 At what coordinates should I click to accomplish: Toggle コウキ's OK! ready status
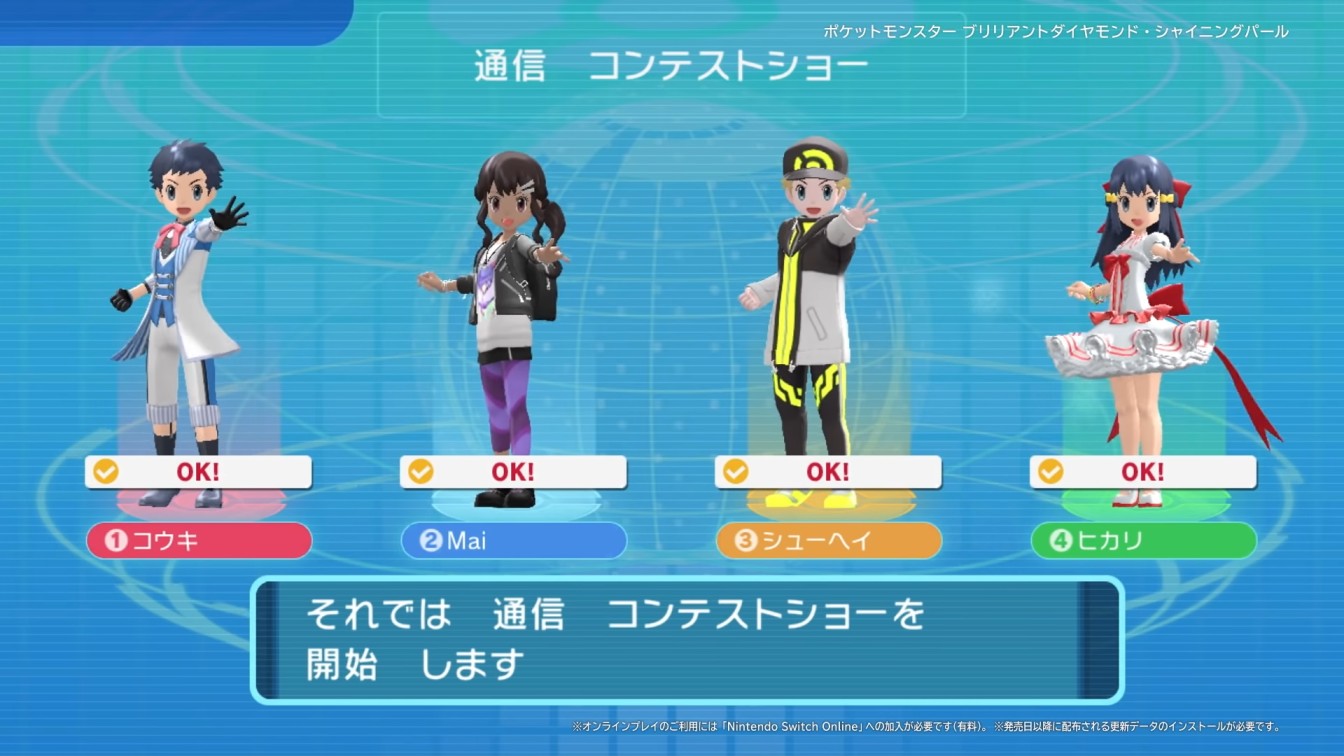[198, 471]
